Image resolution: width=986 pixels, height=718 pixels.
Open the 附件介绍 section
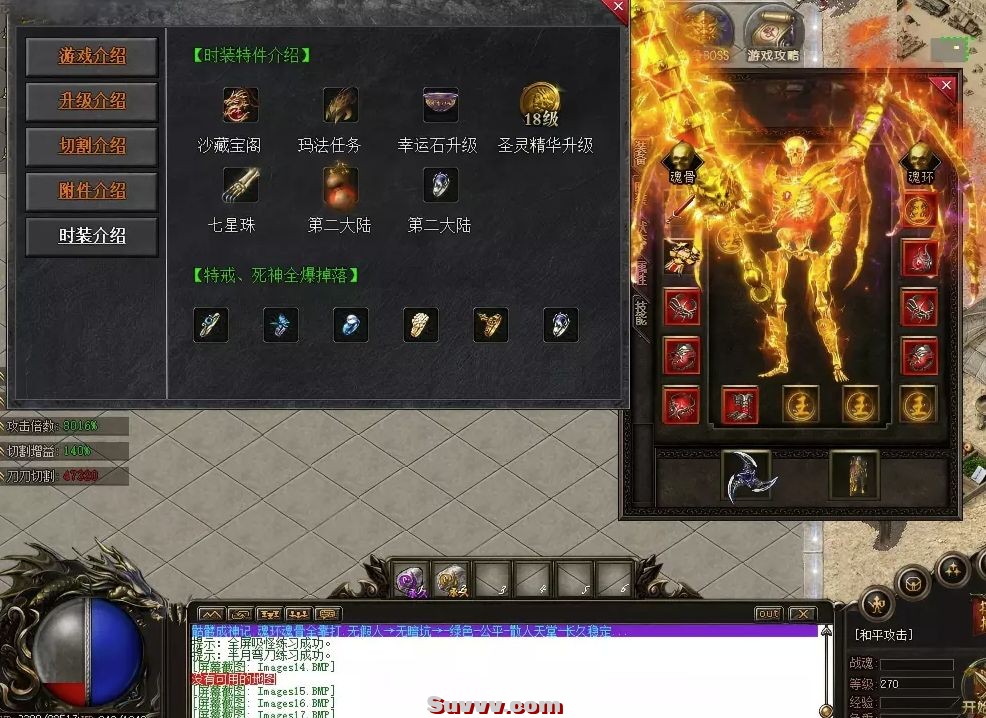(x=92, y=191)
